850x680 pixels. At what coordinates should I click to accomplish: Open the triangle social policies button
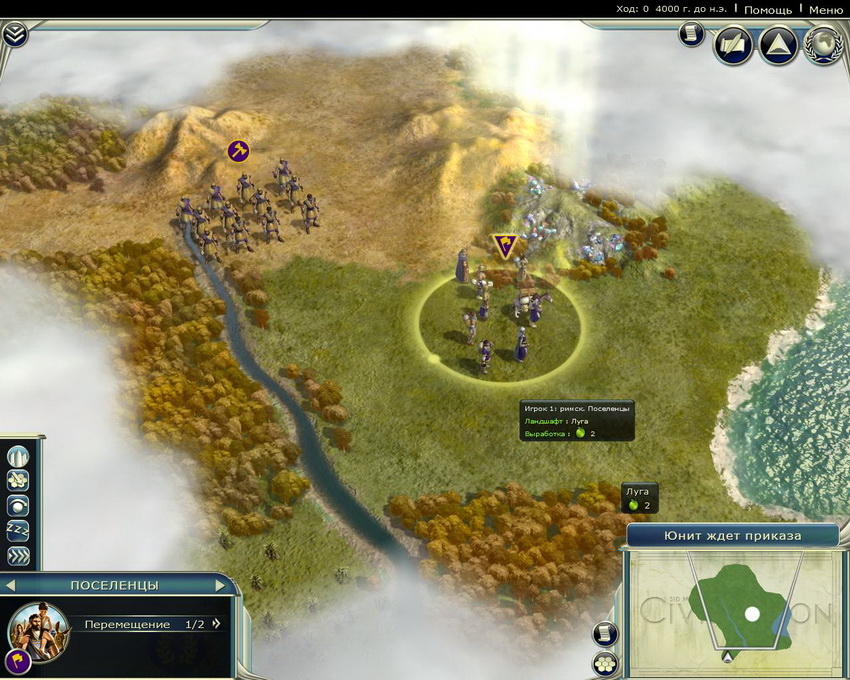point(778,45)
